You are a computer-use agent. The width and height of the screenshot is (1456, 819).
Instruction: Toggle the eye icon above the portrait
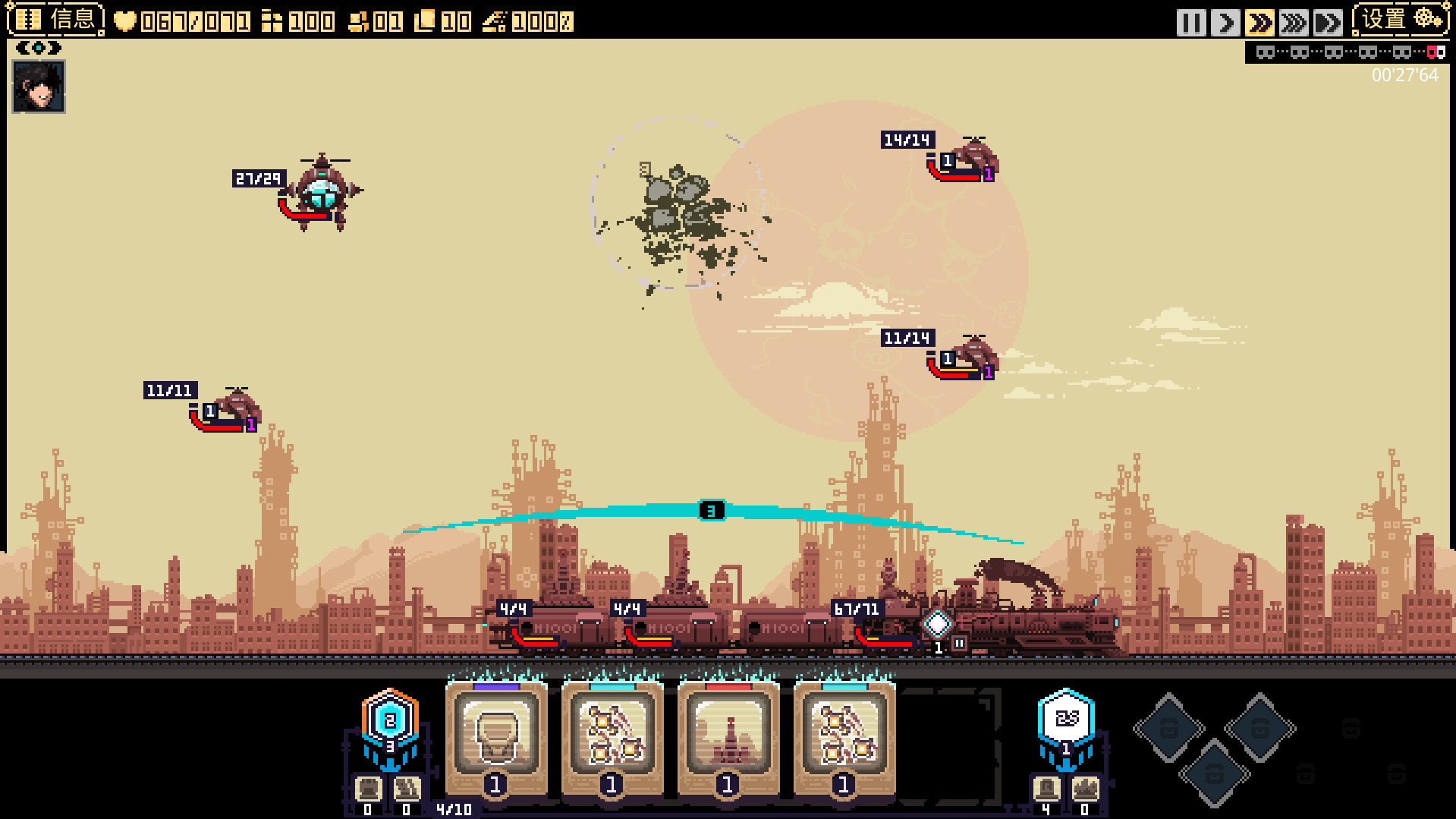38,49
